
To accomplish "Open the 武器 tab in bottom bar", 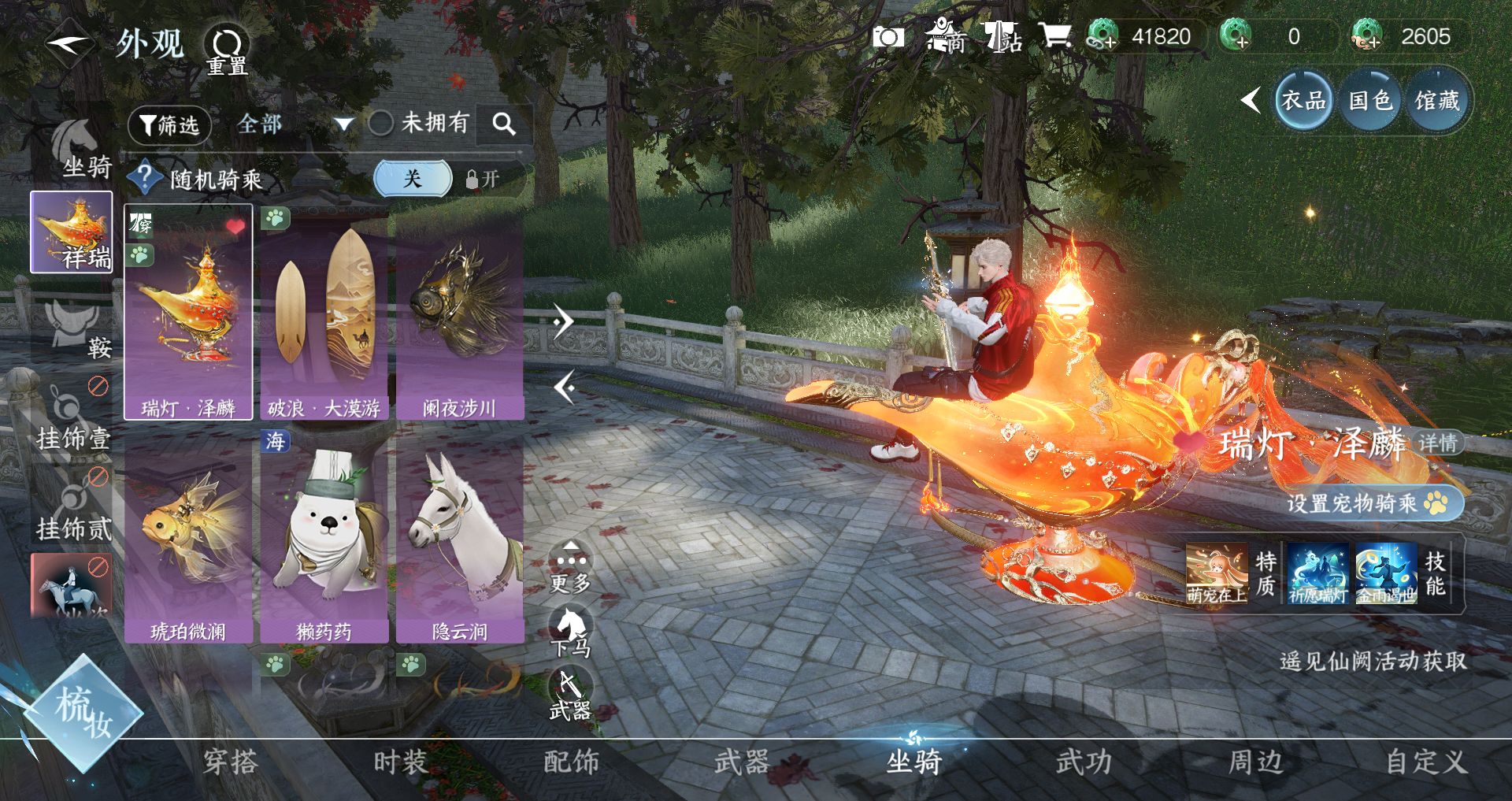I will click(742, 762).
